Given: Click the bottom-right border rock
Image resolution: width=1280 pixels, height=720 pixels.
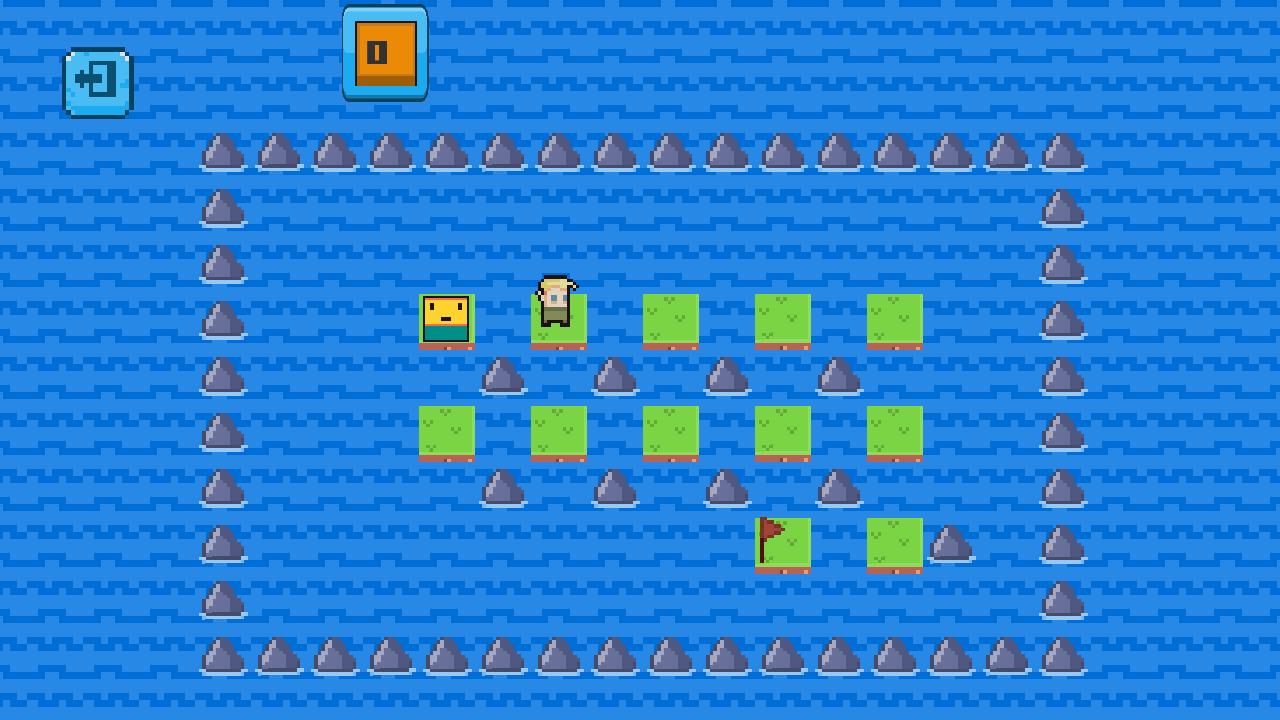Looking at the screenshot, I should point(1064,660).
